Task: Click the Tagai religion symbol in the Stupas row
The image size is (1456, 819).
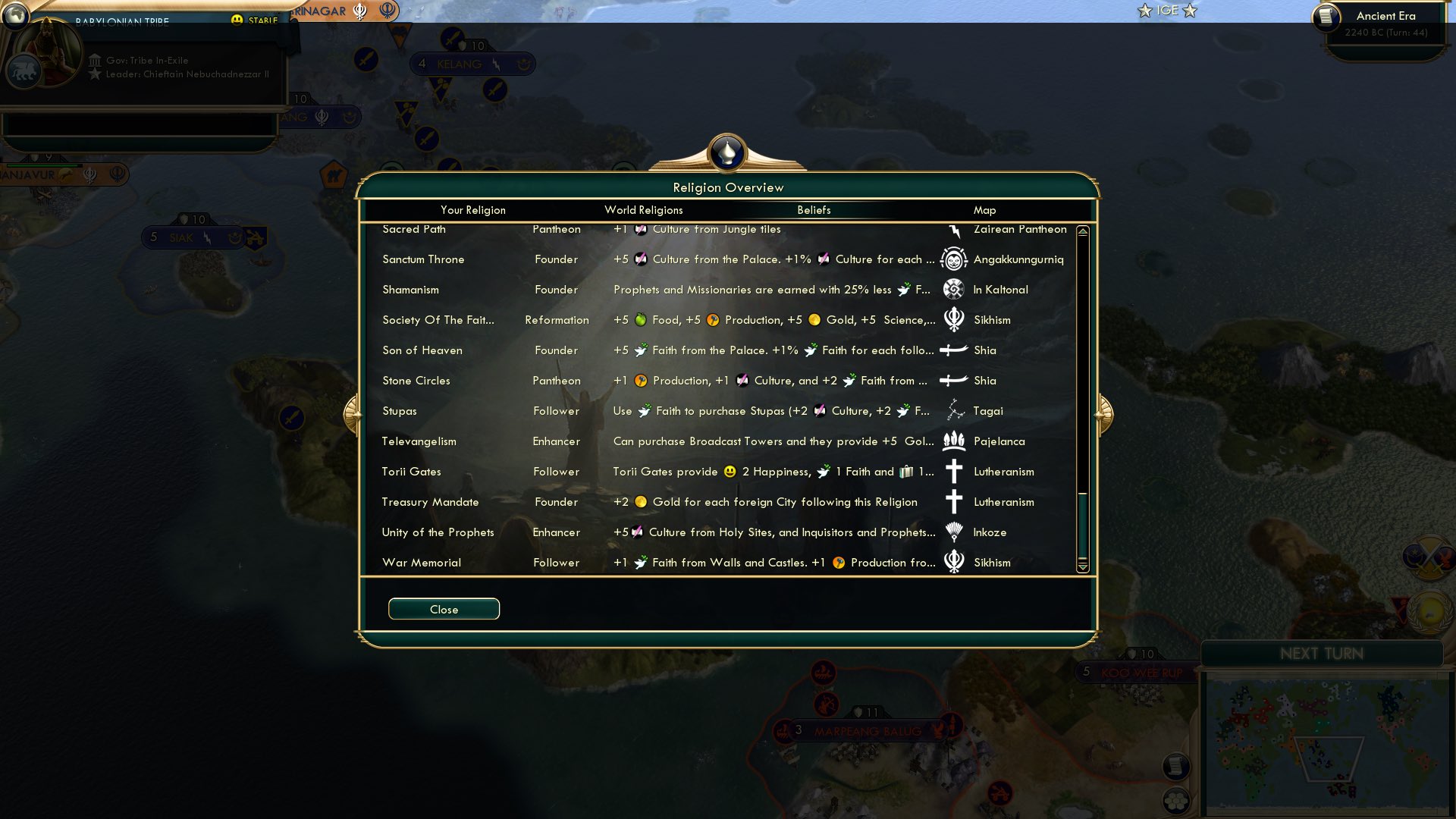Action: coord(953,410)
